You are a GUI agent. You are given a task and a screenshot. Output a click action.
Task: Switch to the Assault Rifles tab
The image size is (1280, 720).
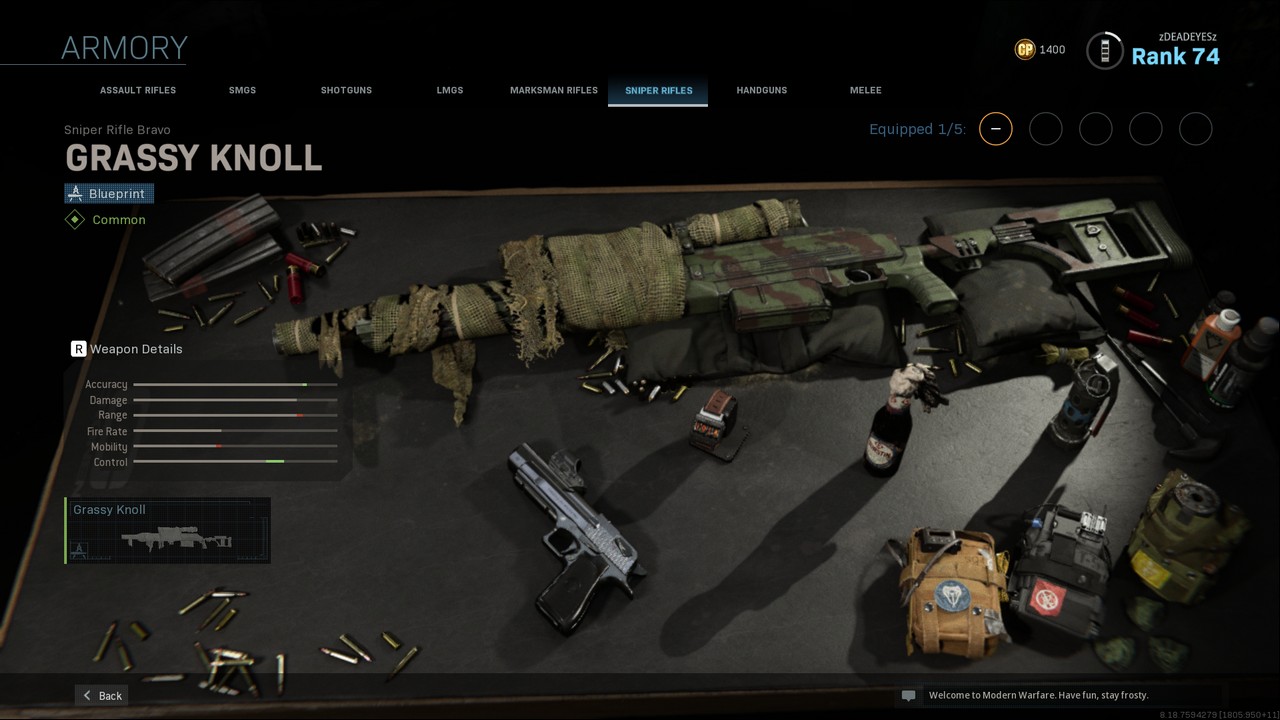(x=138, y=90)
